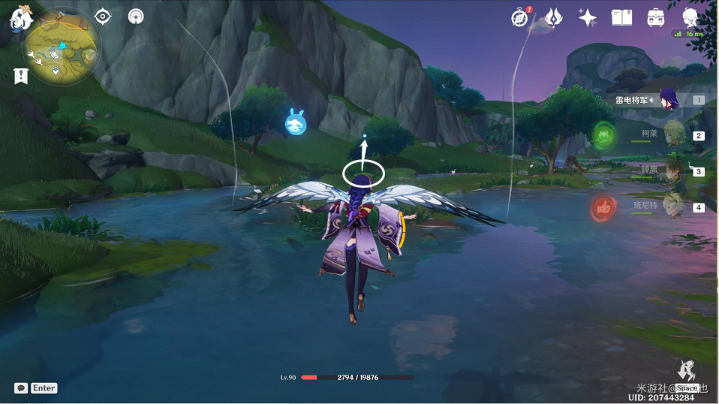Open the character screen head icon
Screen dimensions: 719x404
[x=691, y=17]
